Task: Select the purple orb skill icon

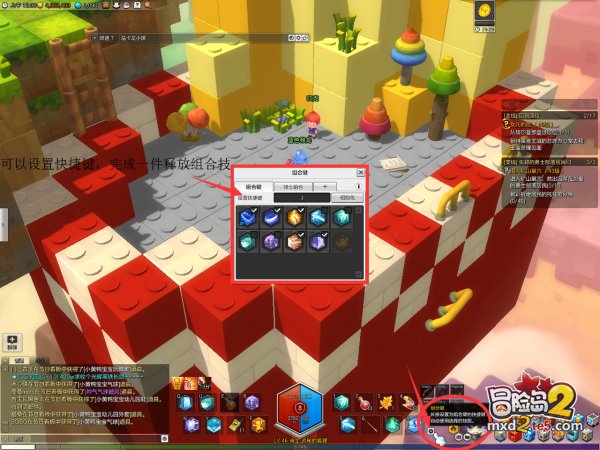Action: pos(271,241)
